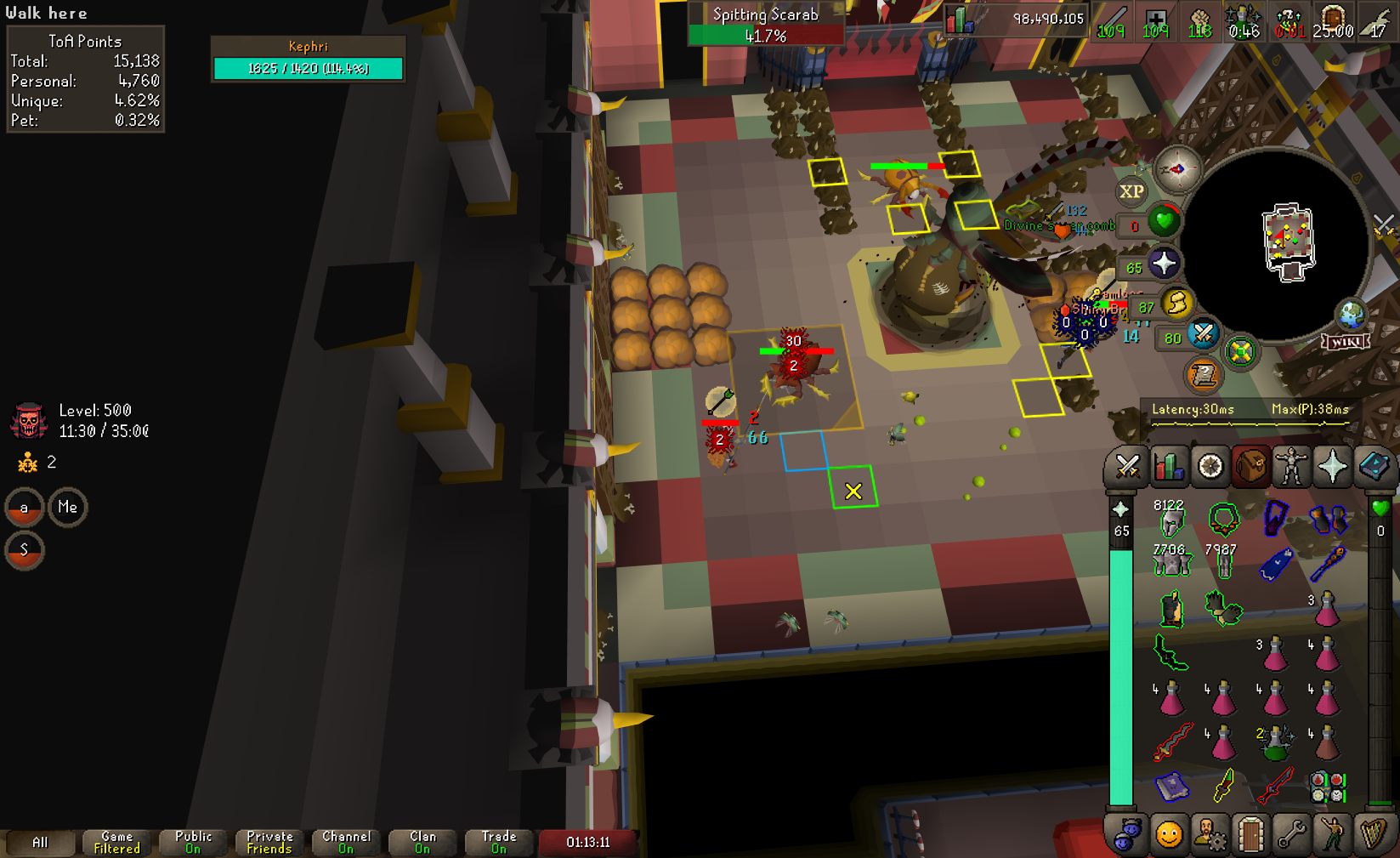Show the Prayer tab

(1332, 467)
